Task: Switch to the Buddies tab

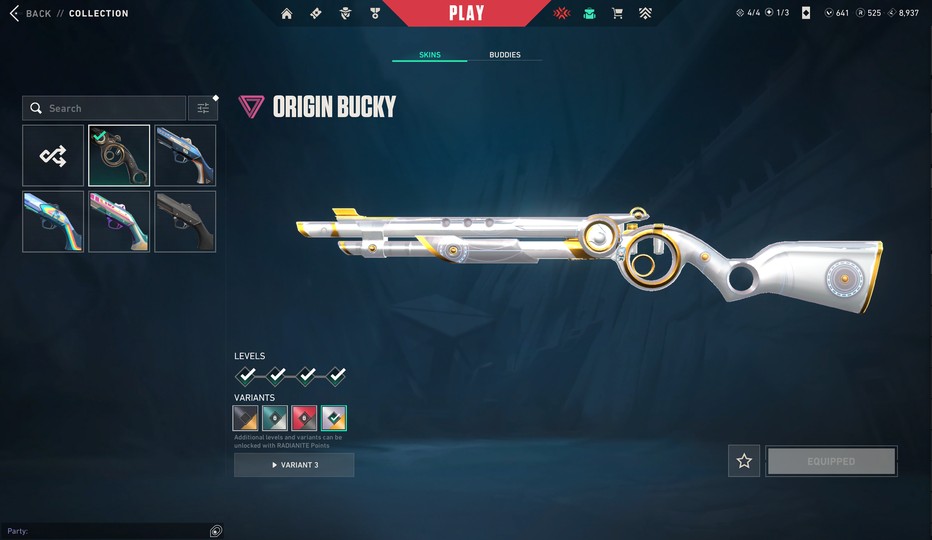Action: 504,55
